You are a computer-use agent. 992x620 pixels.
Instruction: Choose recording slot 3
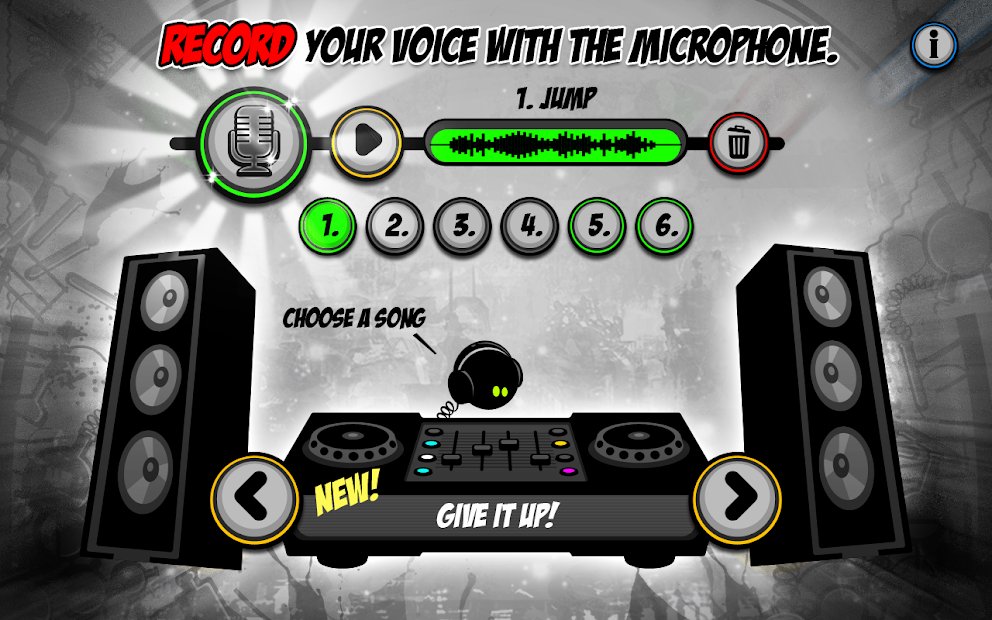(464, 226)
